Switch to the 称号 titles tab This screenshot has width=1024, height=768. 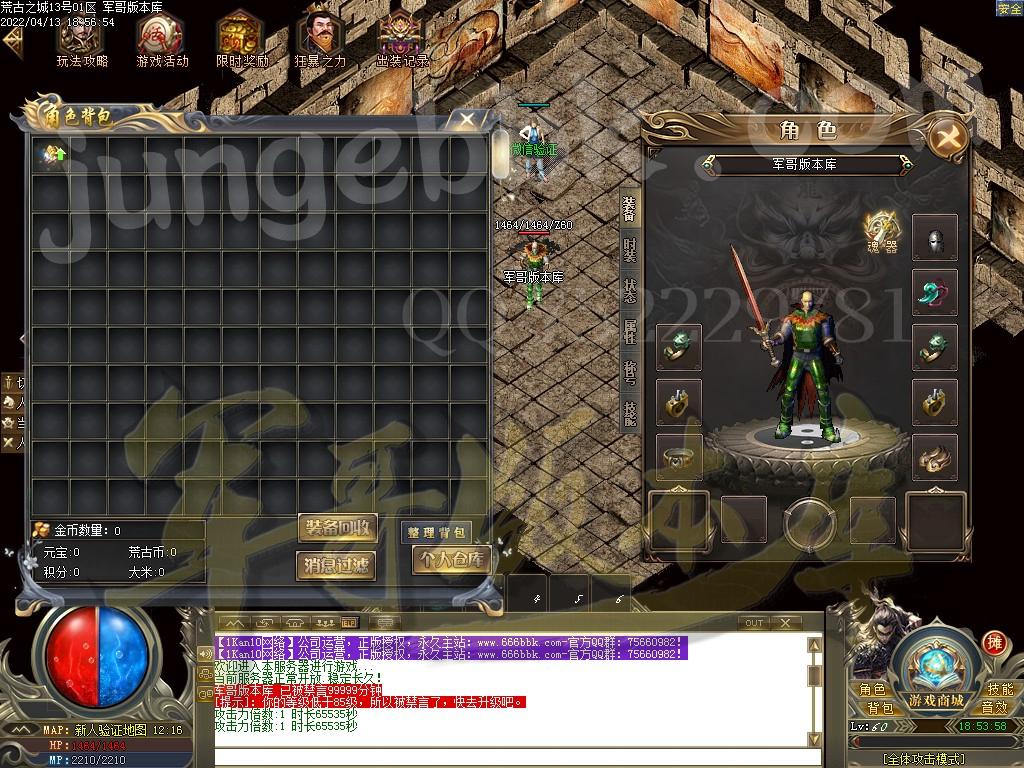pos(629,371)
